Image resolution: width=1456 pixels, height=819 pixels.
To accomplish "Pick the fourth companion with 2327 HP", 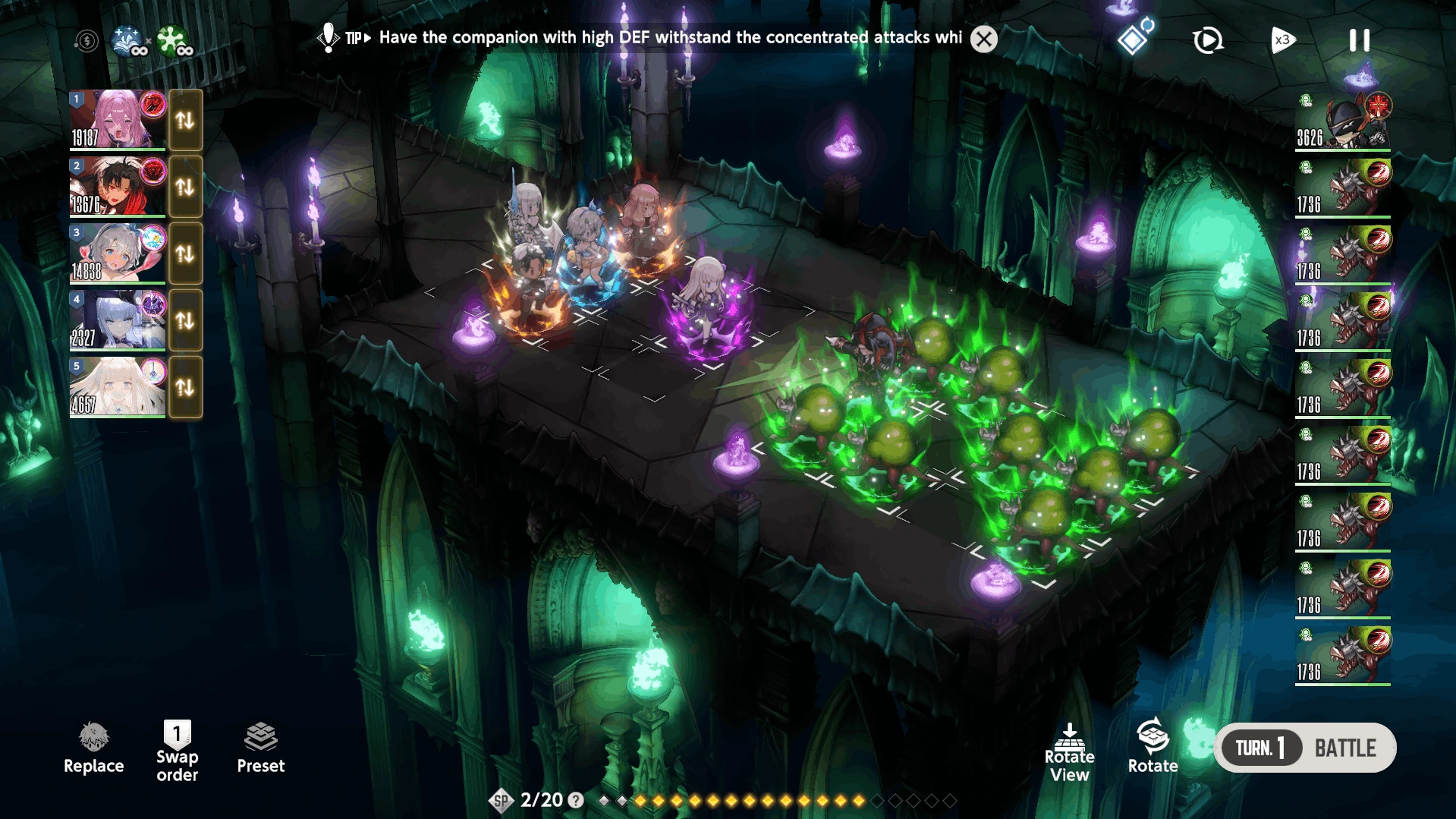I will click(x=118, y=320).
